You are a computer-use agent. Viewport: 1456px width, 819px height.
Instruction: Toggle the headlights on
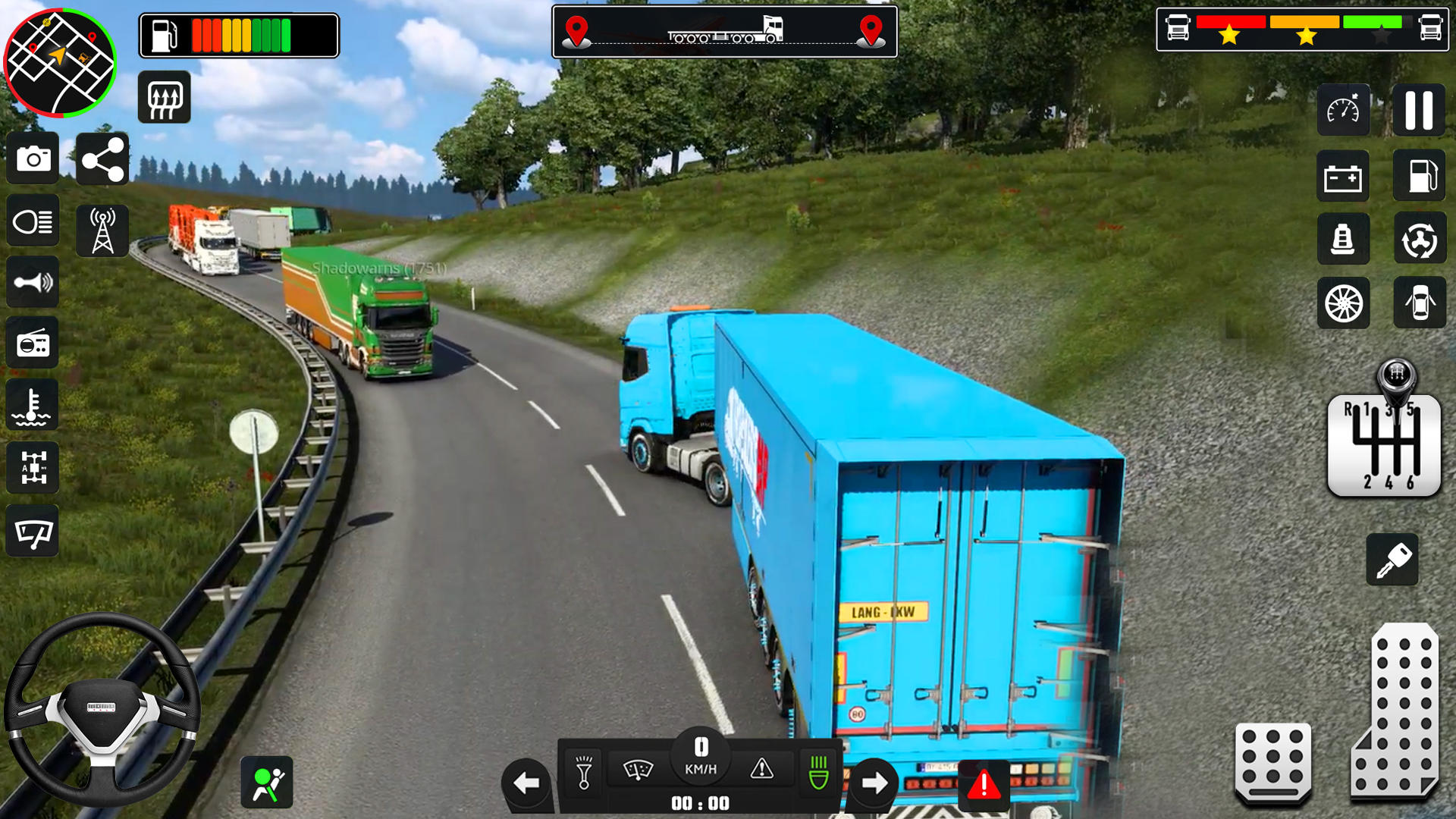click(x=32, y=220)
